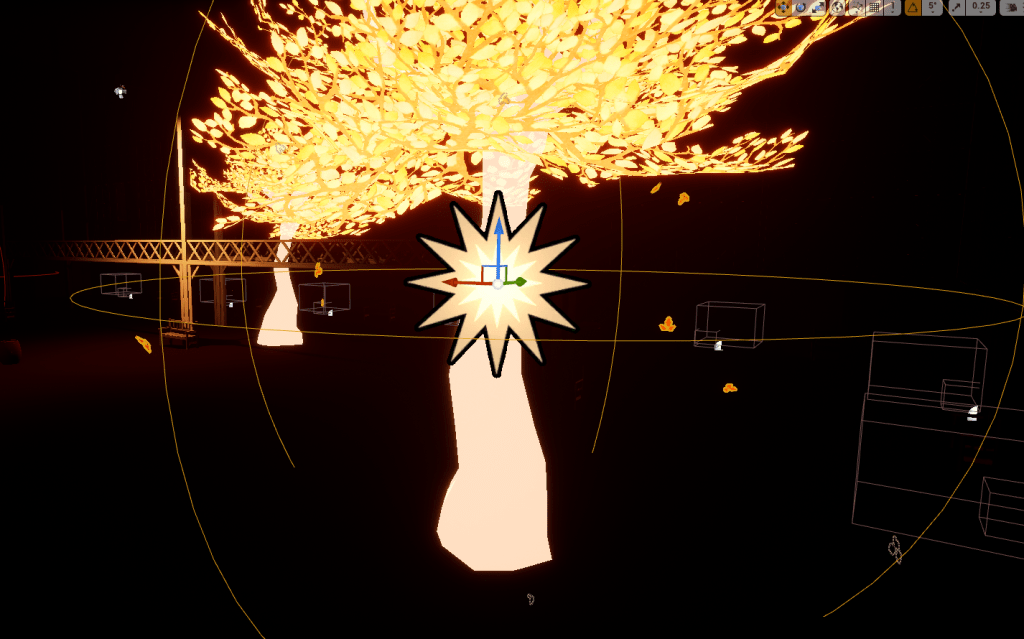
Task: Open the 5° rotation snap dropdown
Action: coord(933,7)
